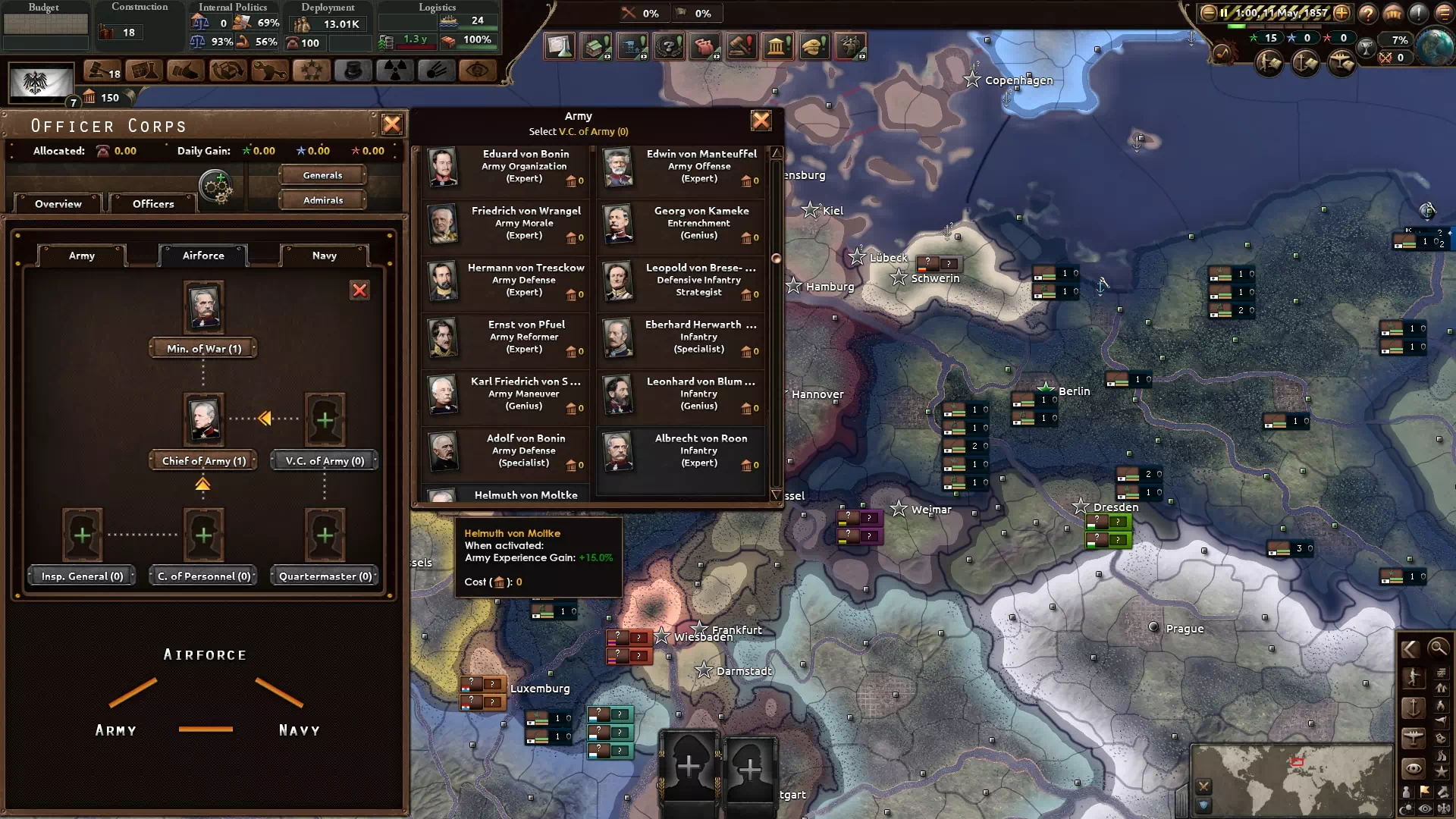This screenshot has width=1456, height=819.
Task: Select Friedrich von Wrangel for Army Morale
Action: [506, 224]
